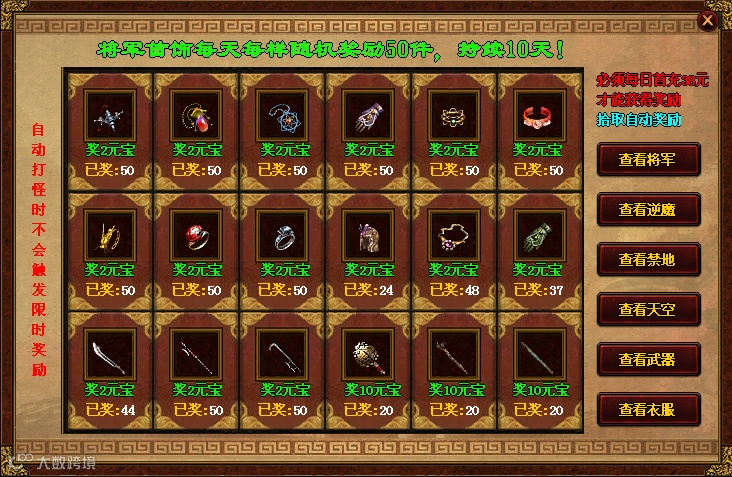Select the helmet item slot
This screenshot has width=732, height=477.
[365, 237]
